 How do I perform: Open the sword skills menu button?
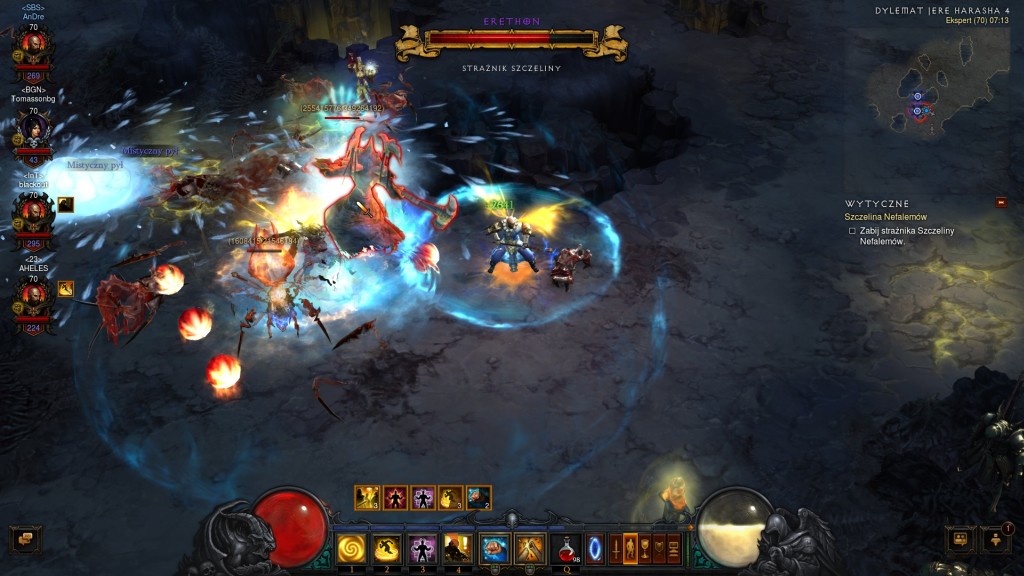[616, 549]
